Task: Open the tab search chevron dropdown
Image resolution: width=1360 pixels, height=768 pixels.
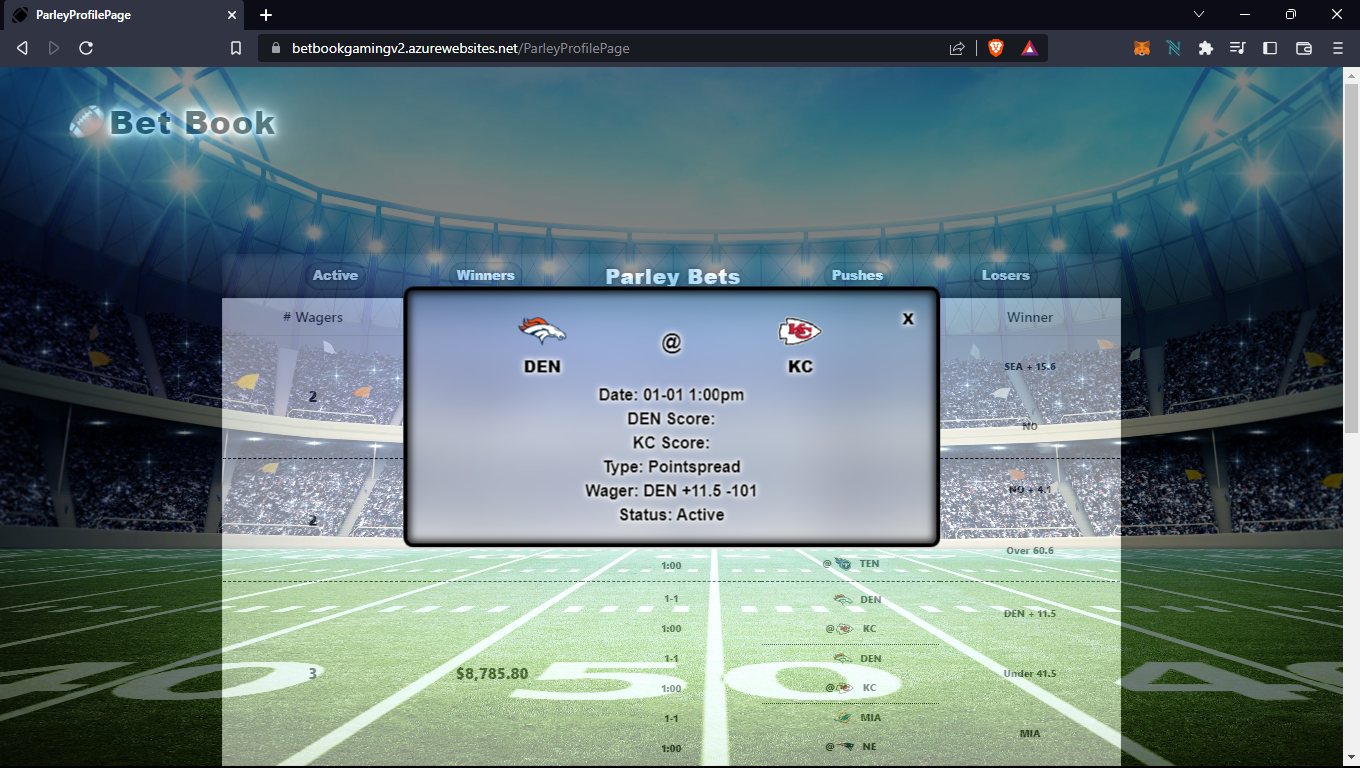Action: coord(1198,15)
